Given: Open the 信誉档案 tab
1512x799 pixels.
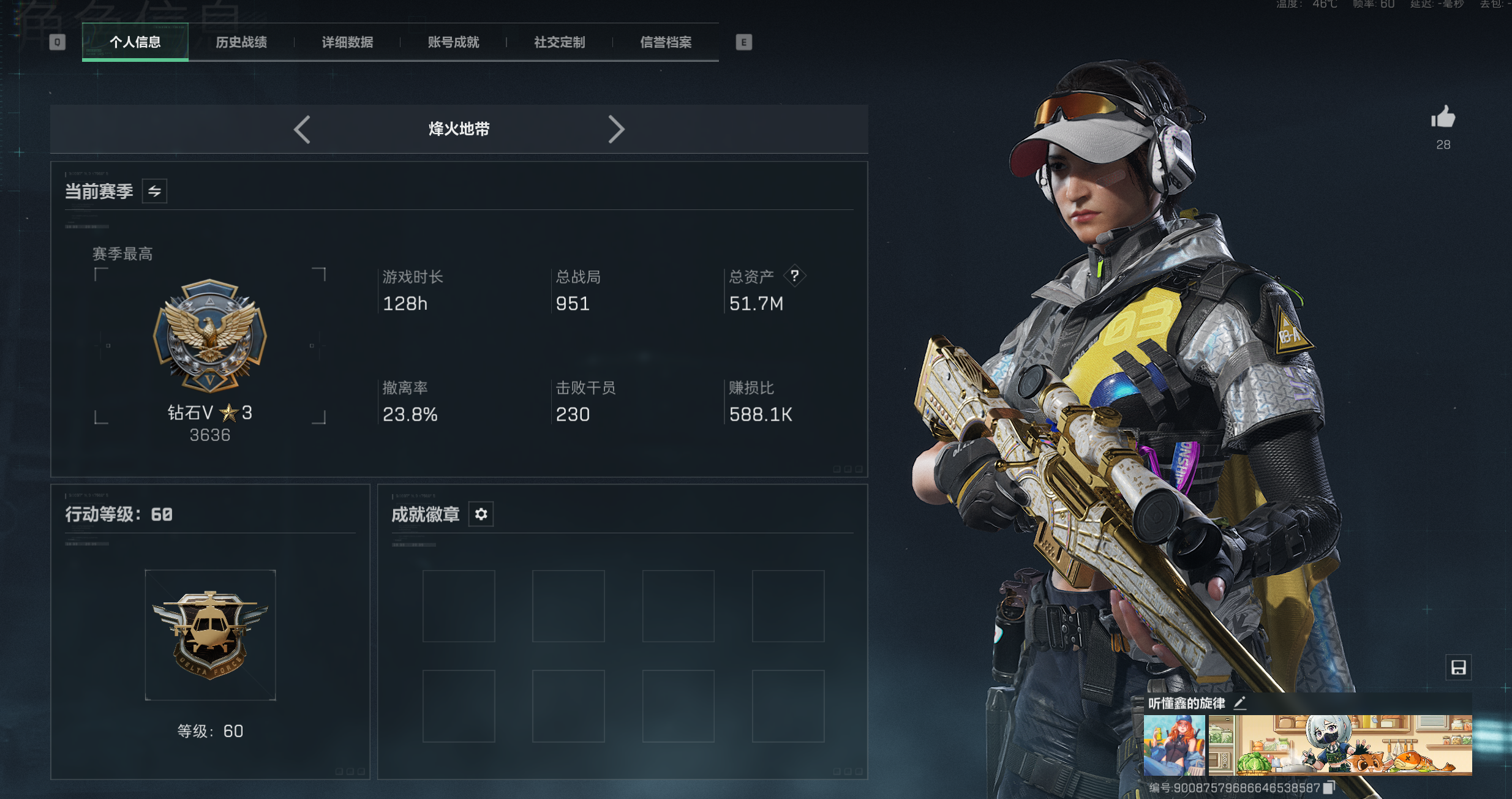Looking at the screenshot, I should [x=666, y=42].
